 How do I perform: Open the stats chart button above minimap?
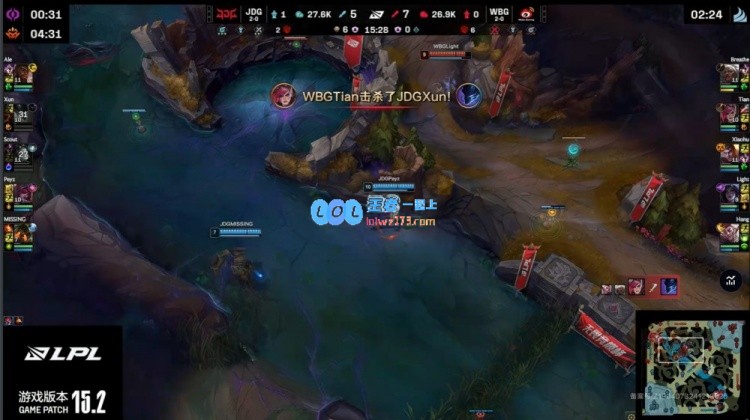(728, 283)
